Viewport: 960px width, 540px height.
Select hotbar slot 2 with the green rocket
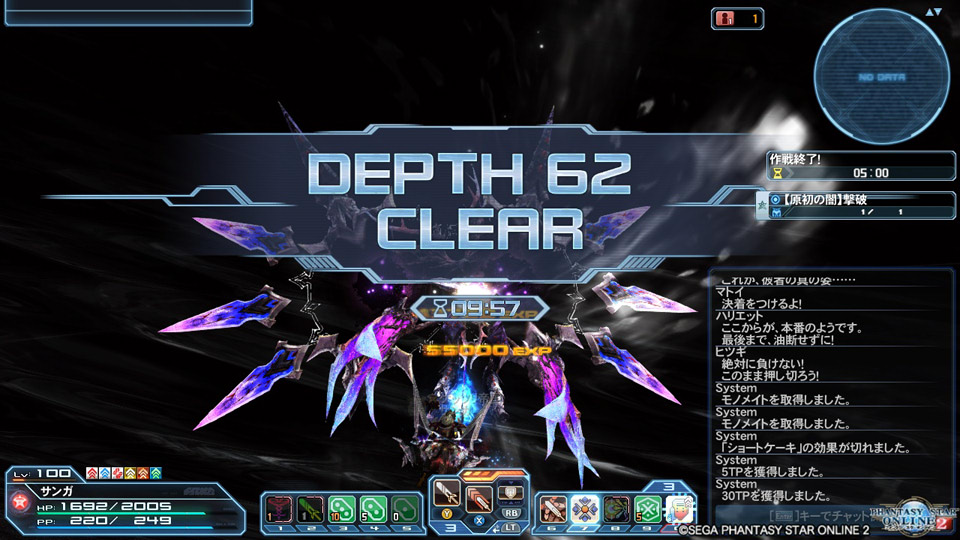coord(310,509)
